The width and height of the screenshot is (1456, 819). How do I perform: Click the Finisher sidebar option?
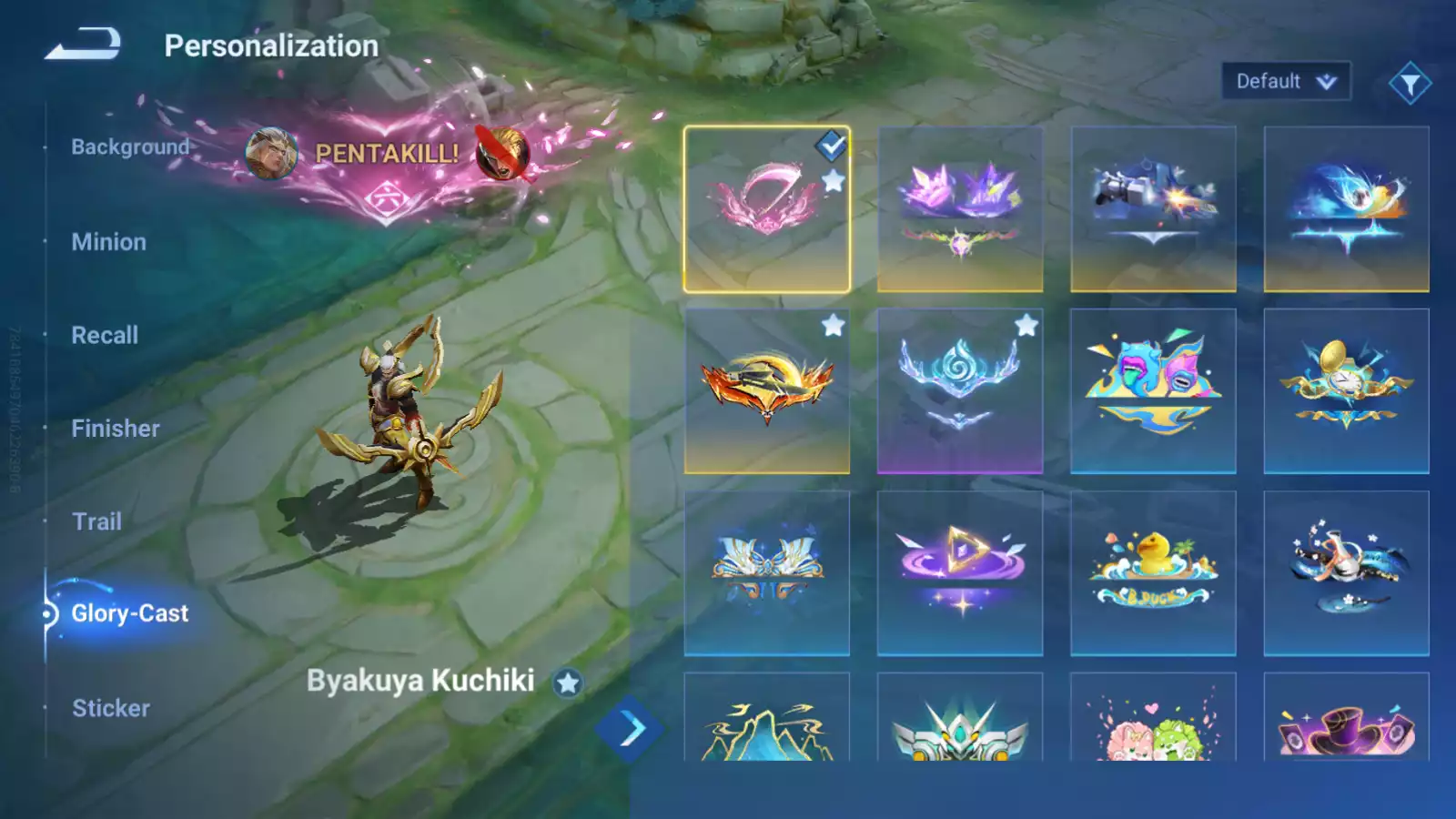click(x=114, y=428)
